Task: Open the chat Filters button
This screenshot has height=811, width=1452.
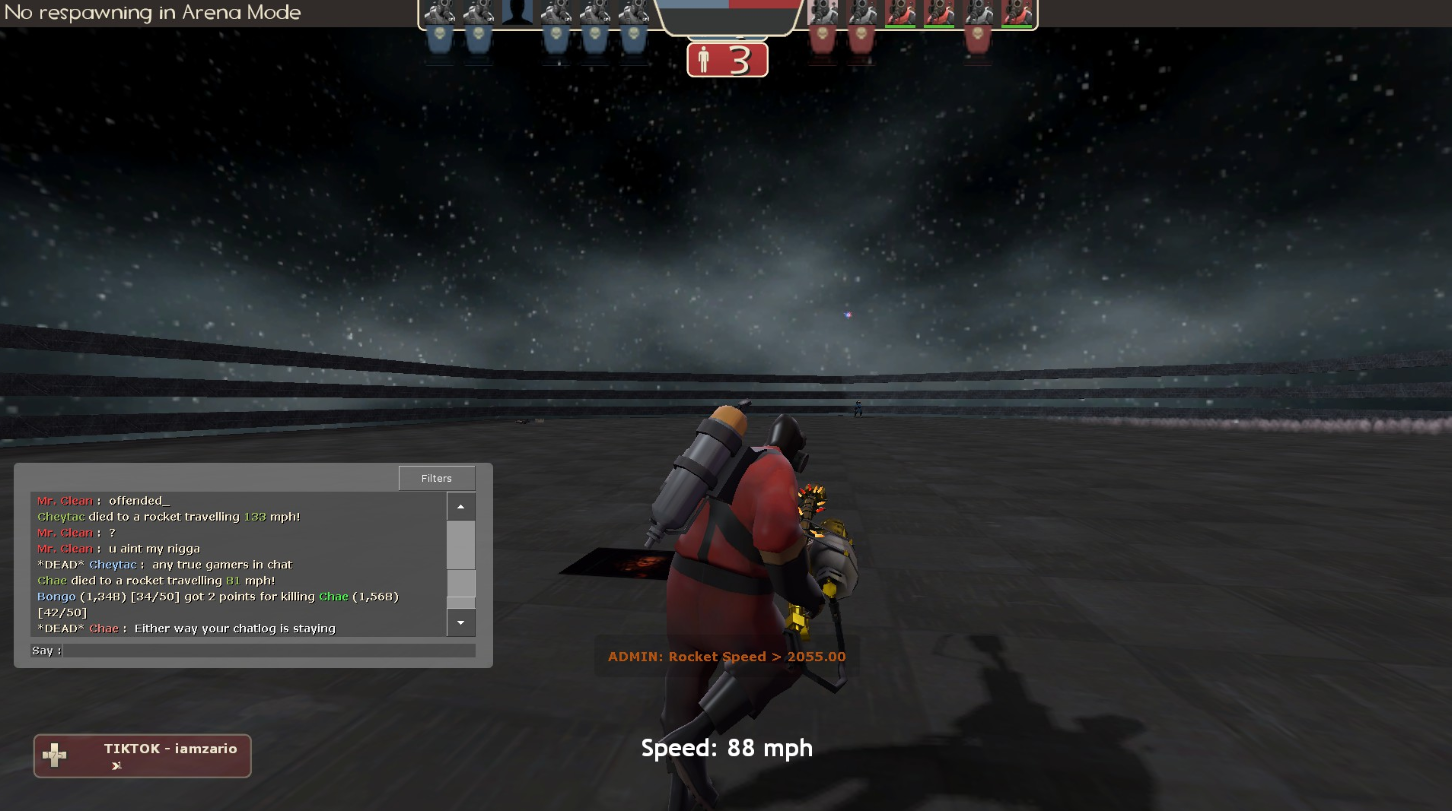Action: (x=436, y=478)
